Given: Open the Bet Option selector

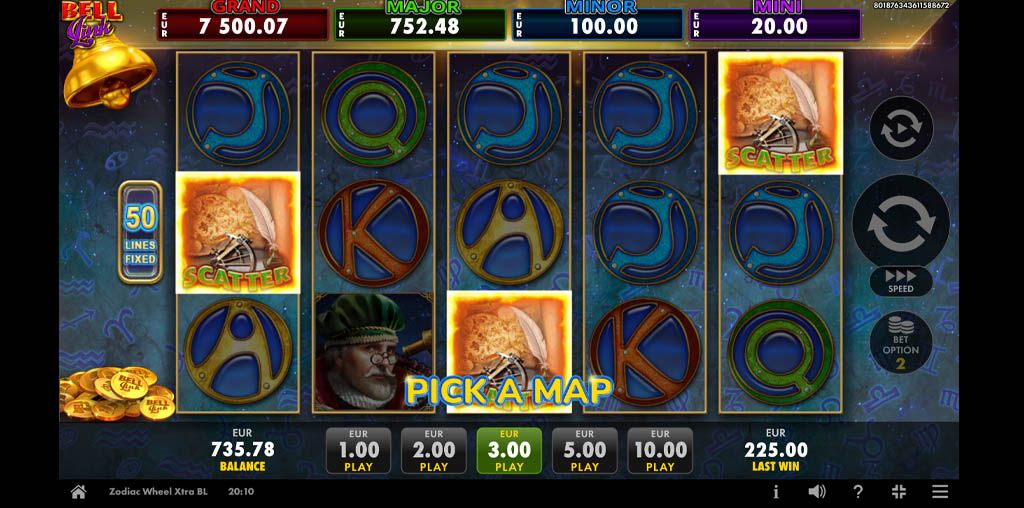Looking at the screenshot, I should pos(900,343).
